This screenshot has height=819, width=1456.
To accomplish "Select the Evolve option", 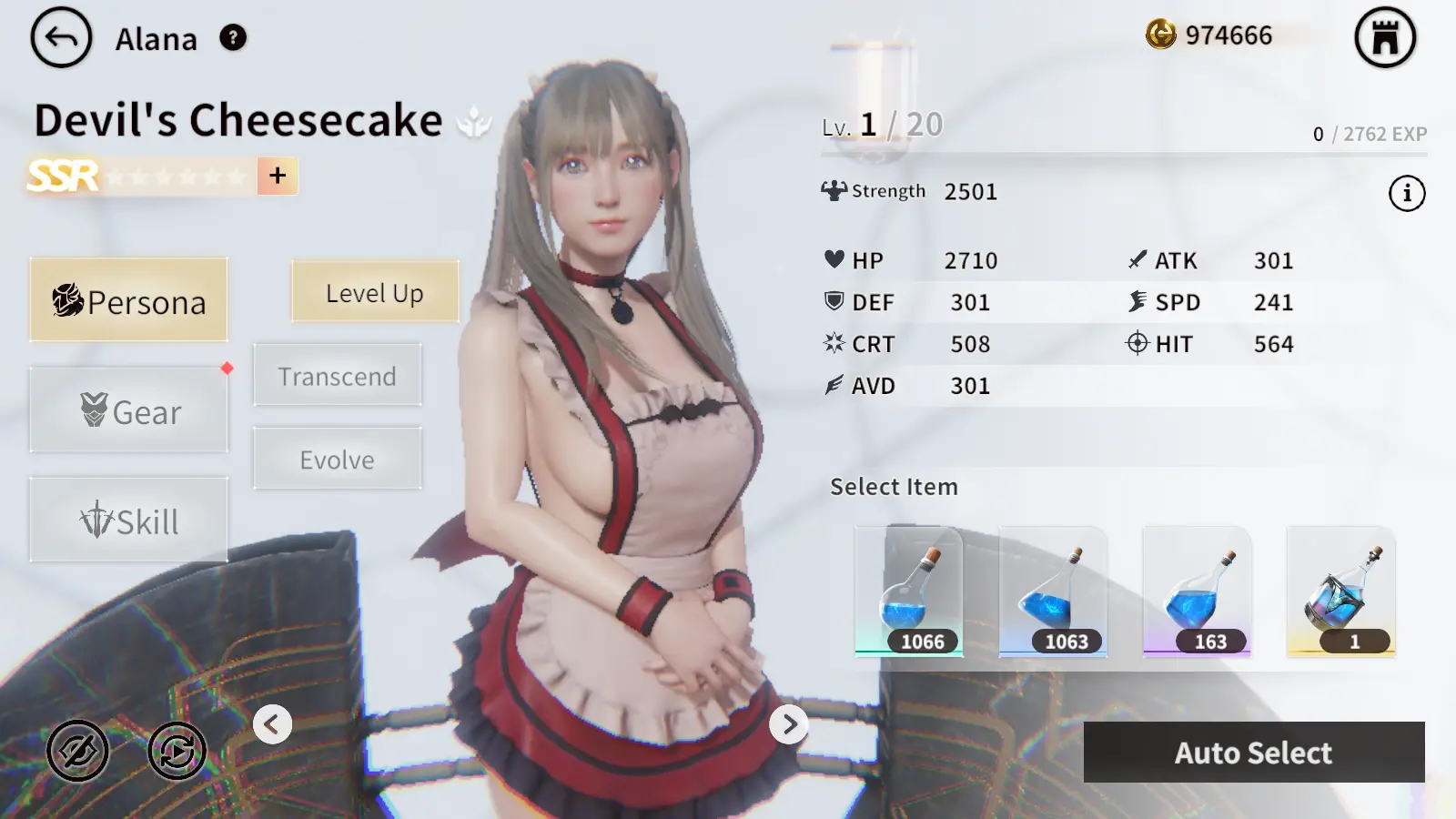I will coord(338,460).
